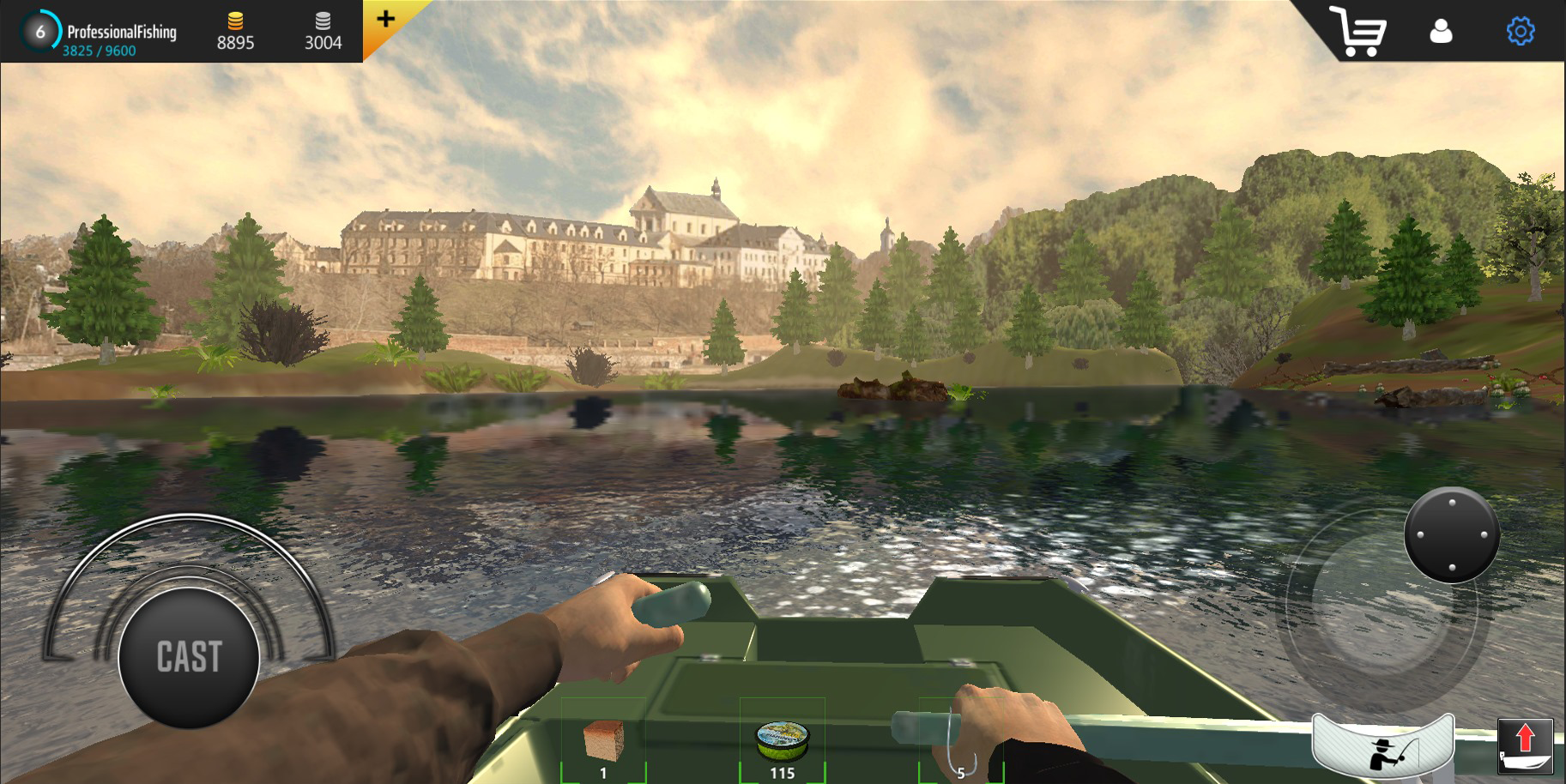Click the silver coins currency icon
The height and width of the screenshot is (784, 1566).
(x=323, y=22)
